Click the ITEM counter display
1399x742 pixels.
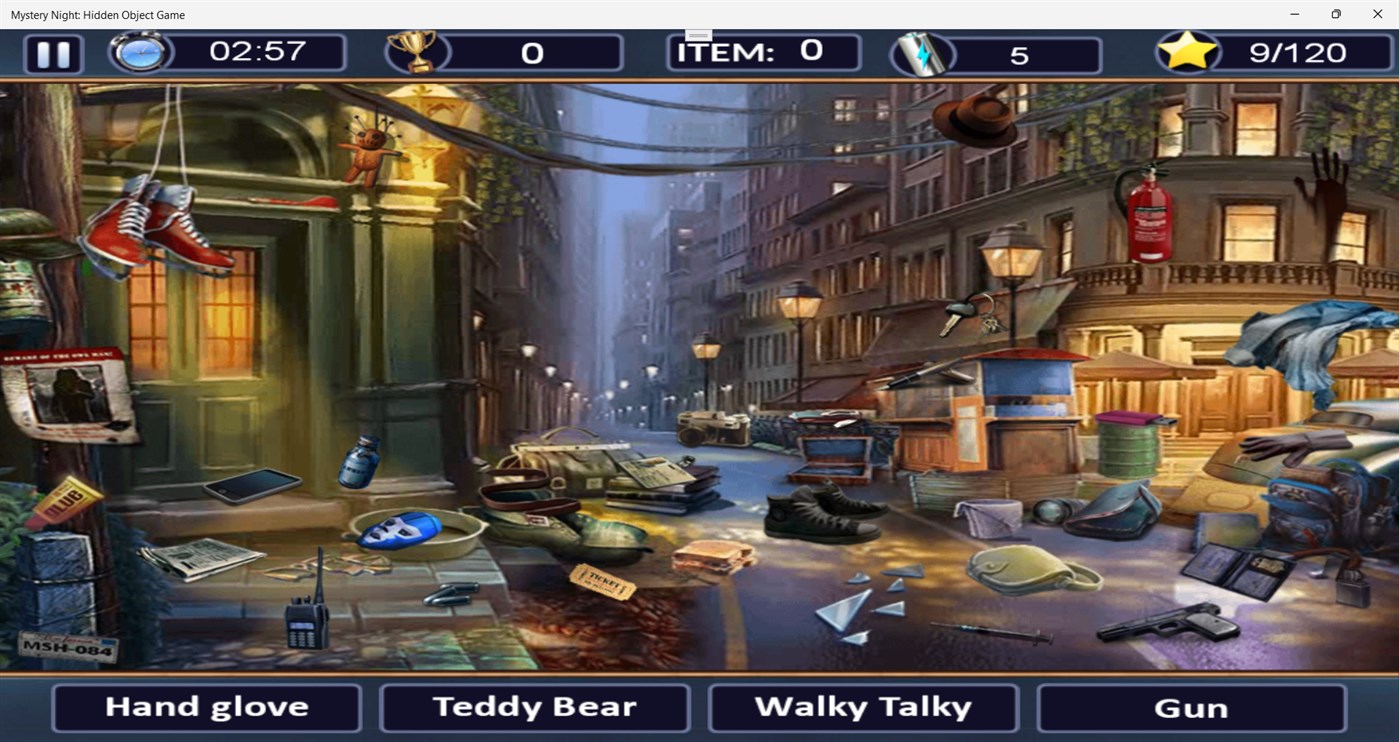(763, 51)
